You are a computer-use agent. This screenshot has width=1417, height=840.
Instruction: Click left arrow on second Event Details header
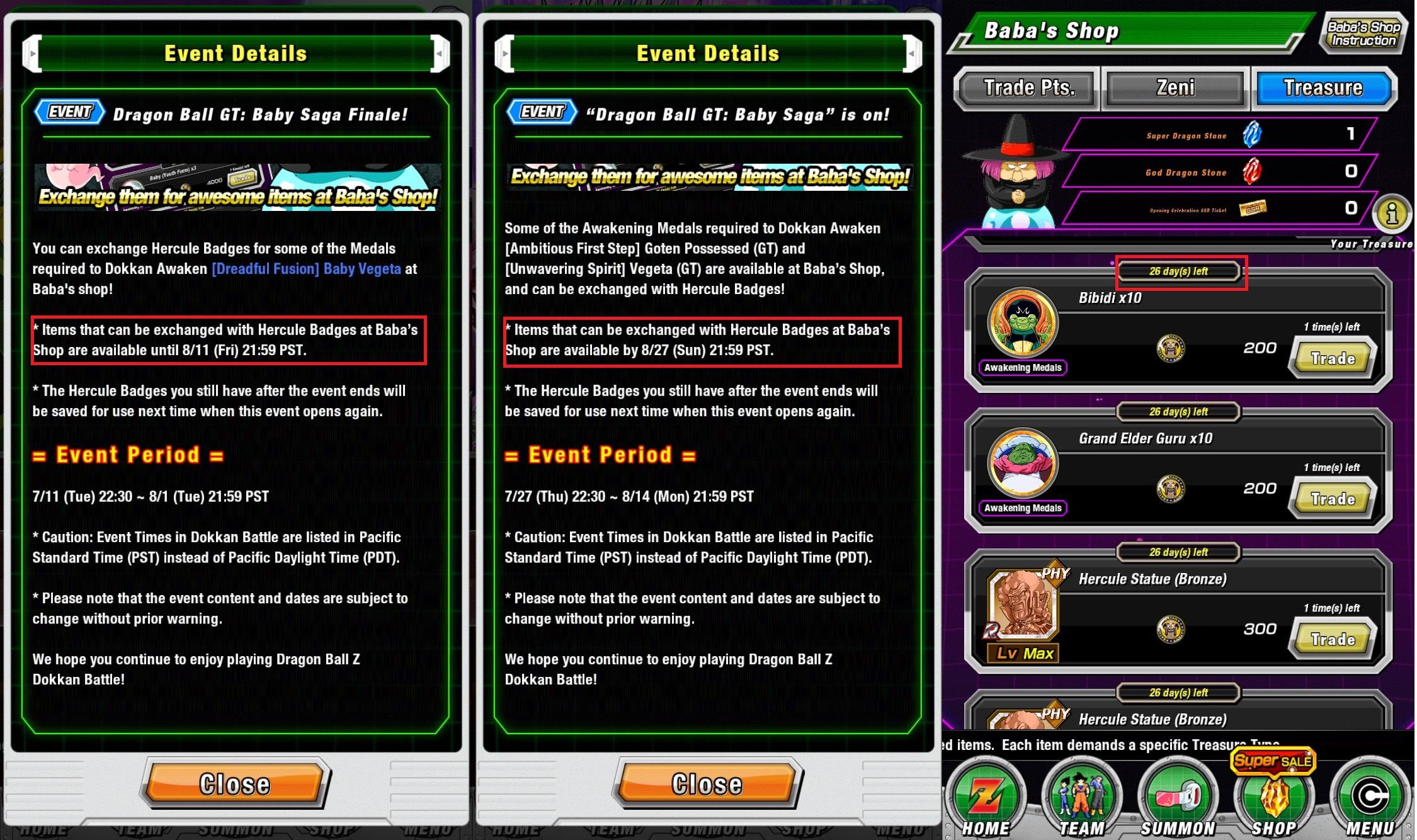(506, 53)
